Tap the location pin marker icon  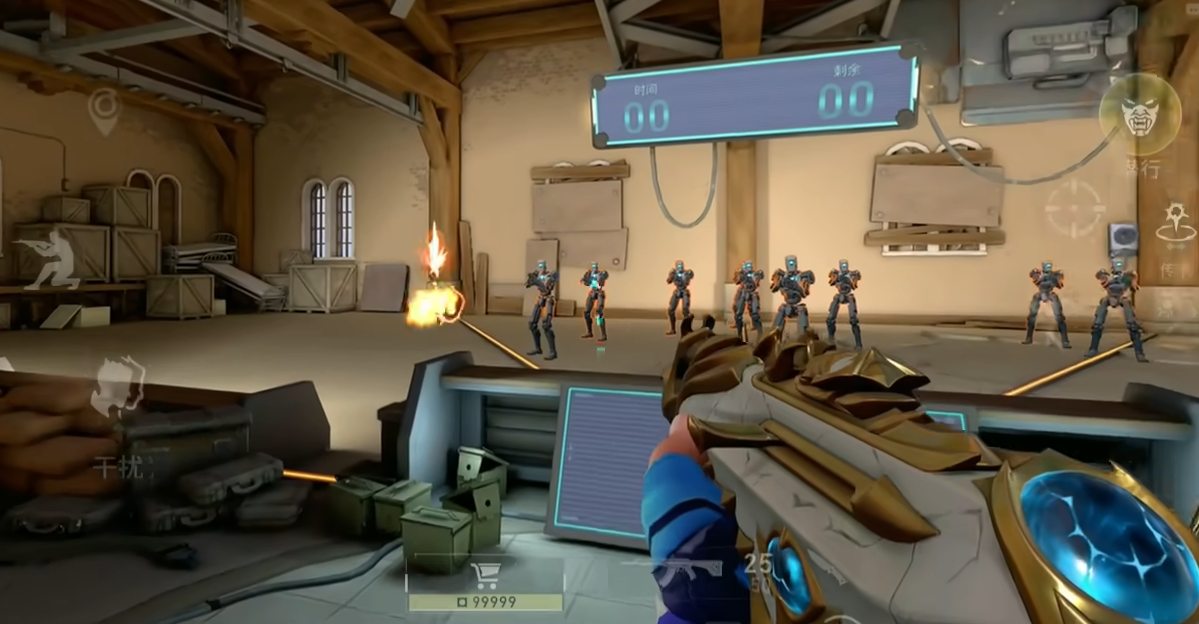coord(103,111)
